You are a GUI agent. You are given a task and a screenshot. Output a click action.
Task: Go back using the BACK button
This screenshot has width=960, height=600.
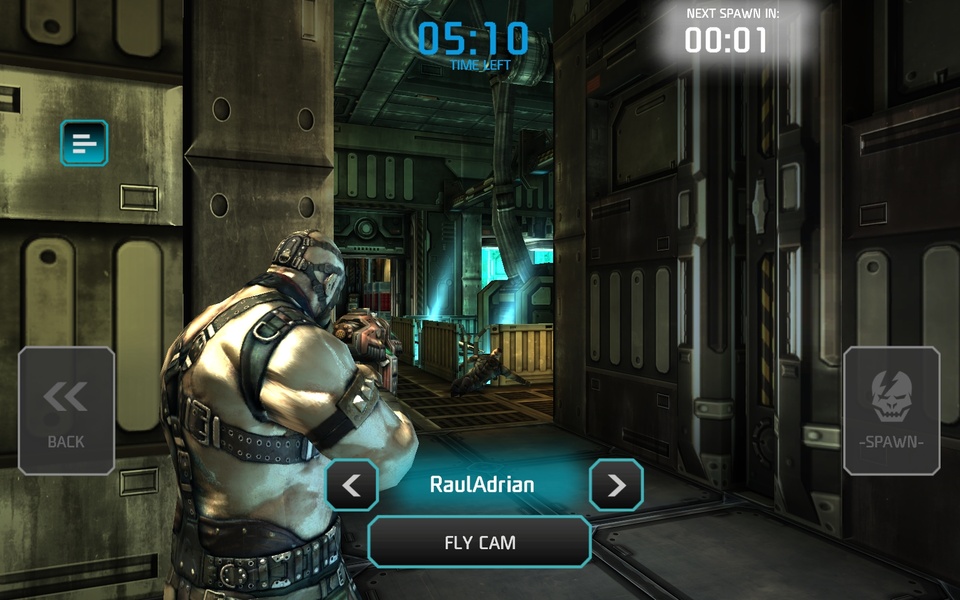(x=66, y=411)
